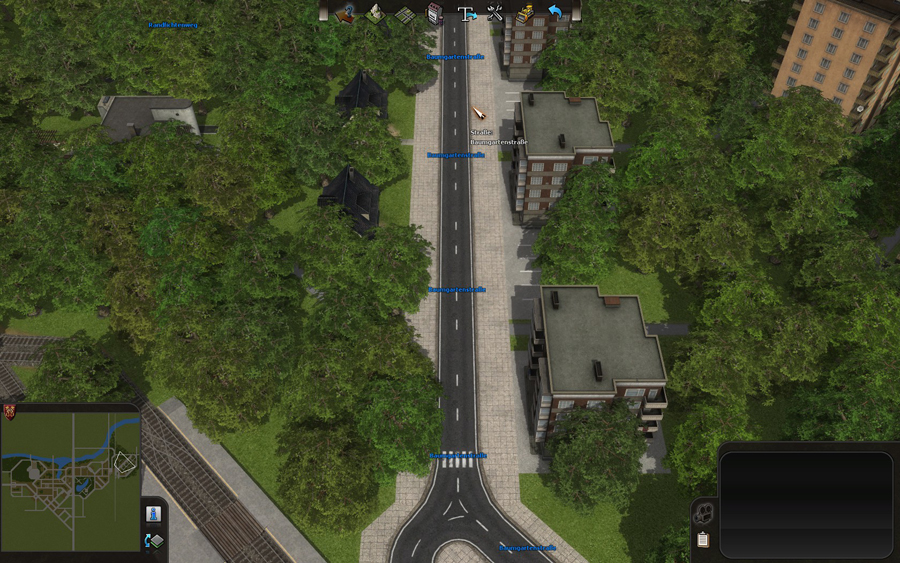Open the wrench and screwdriver tools
This screenshot has height=563, width=900.
pyautogui.click(x=495, y=14)
